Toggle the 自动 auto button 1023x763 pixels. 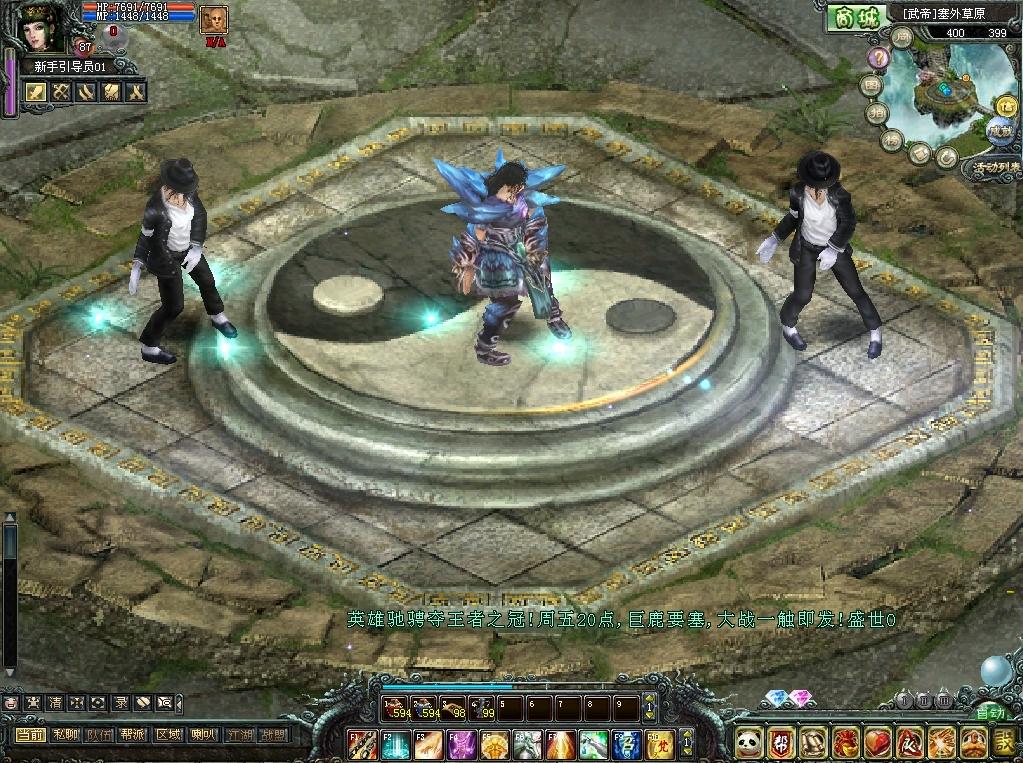coord(990,713)
